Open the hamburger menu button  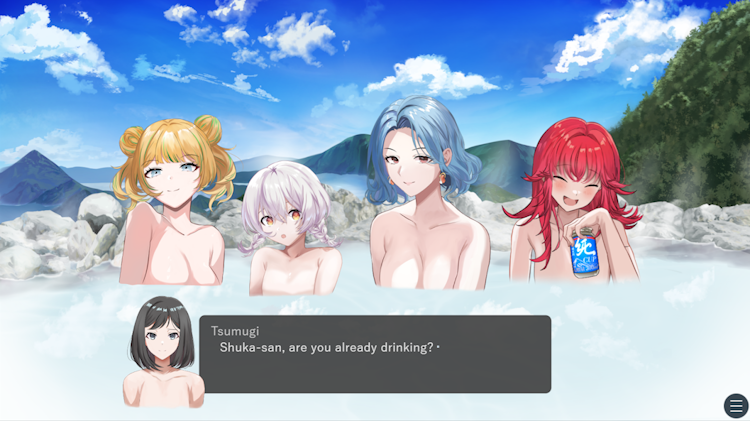click(x=736, y=406)
